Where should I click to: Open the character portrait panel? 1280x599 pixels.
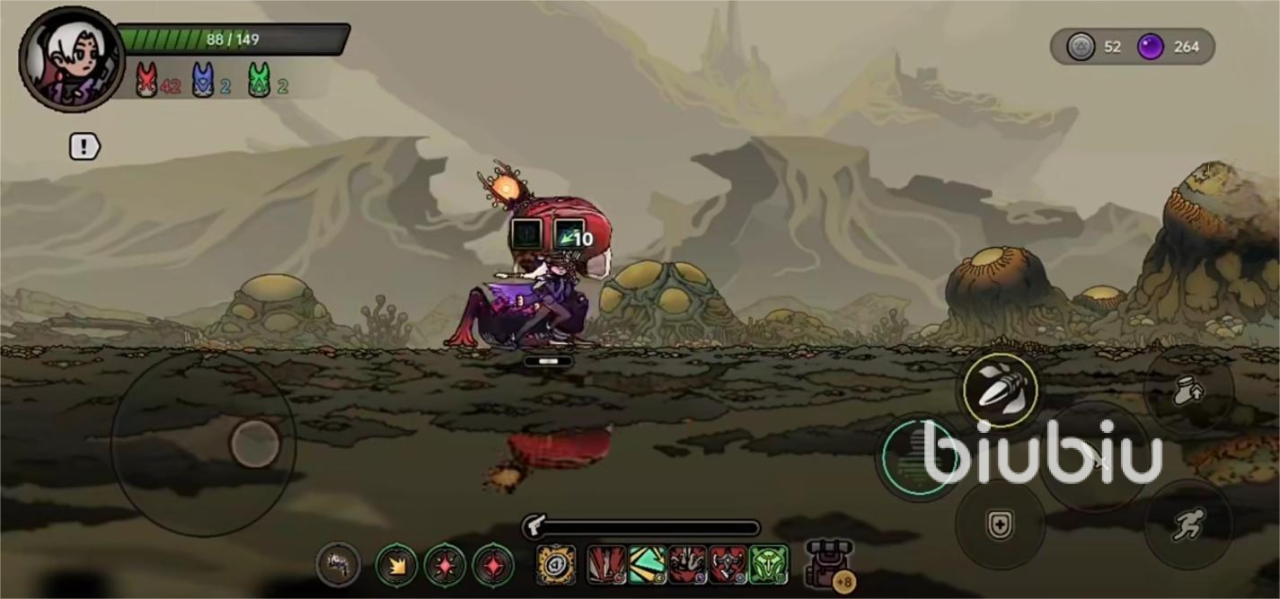70,59
